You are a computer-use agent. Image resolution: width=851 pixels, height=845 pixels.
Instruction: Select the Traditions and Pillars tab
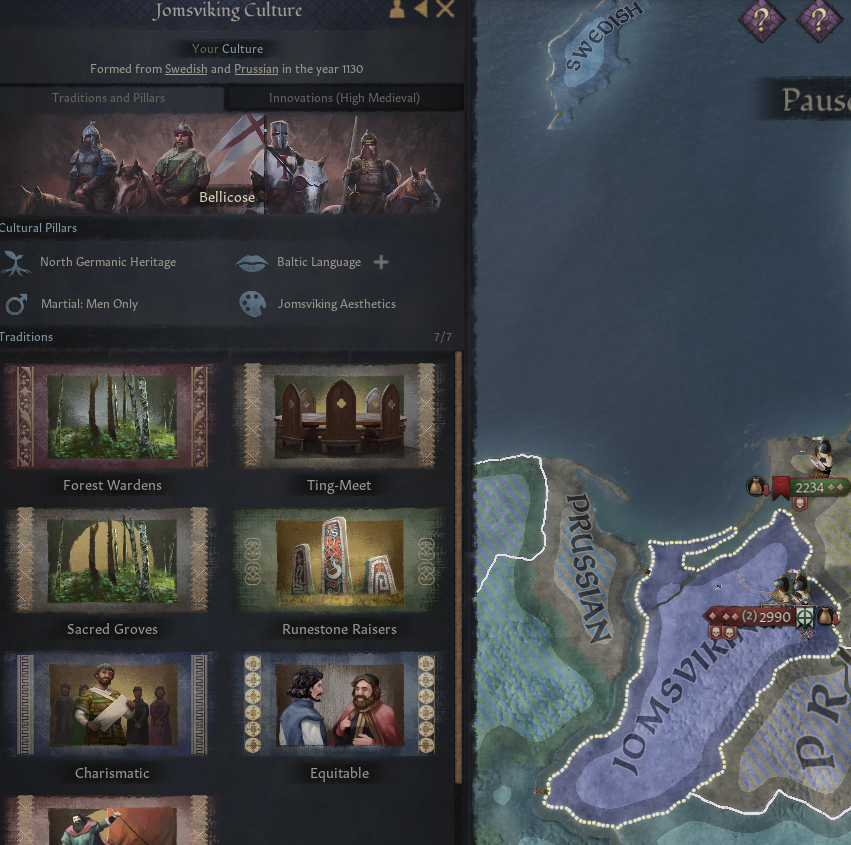coord(108,98)
